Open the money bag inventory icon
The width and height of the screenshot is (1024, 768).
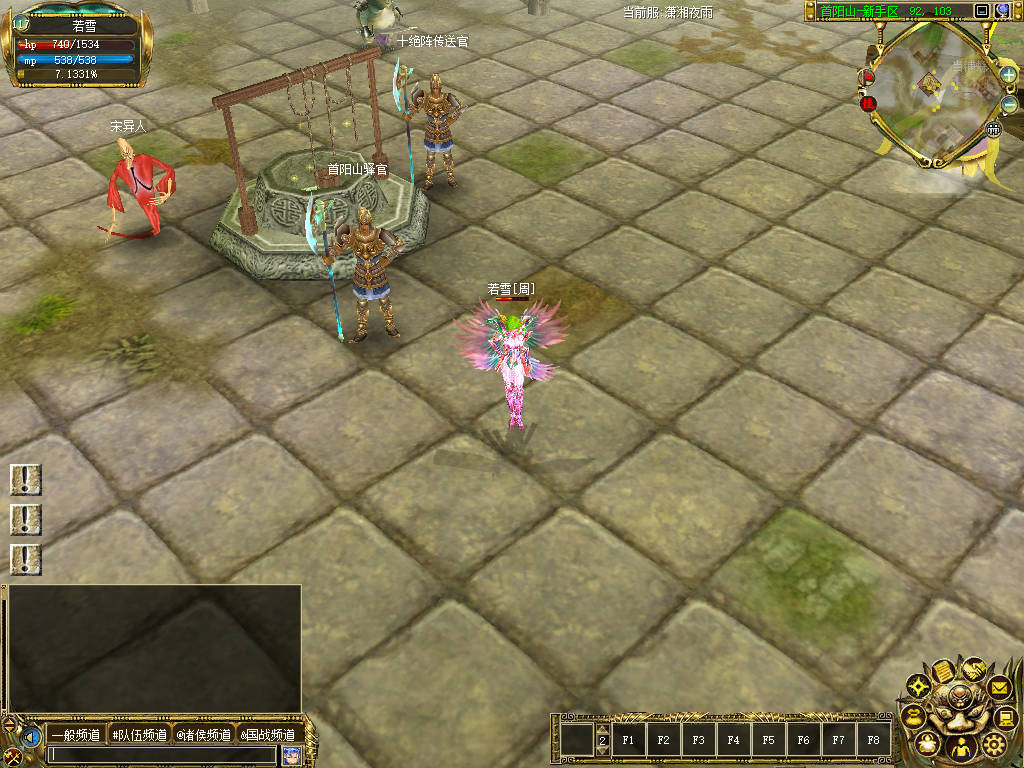(927, 744)
